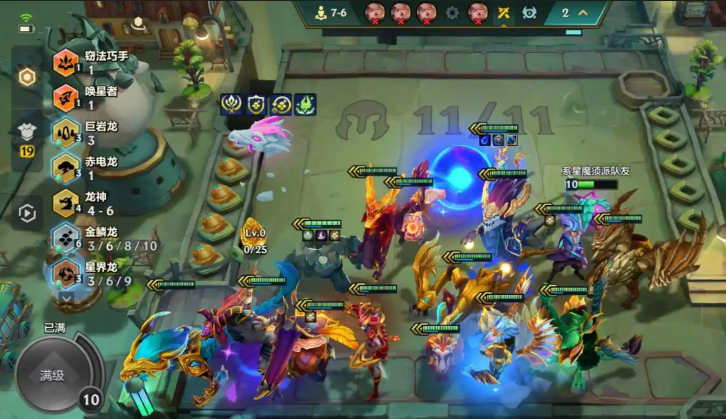This screenshot has width=726, height=419.
Task: View the 金鳞龙 trait breakpoints
Action: click(x=67, y=238)
